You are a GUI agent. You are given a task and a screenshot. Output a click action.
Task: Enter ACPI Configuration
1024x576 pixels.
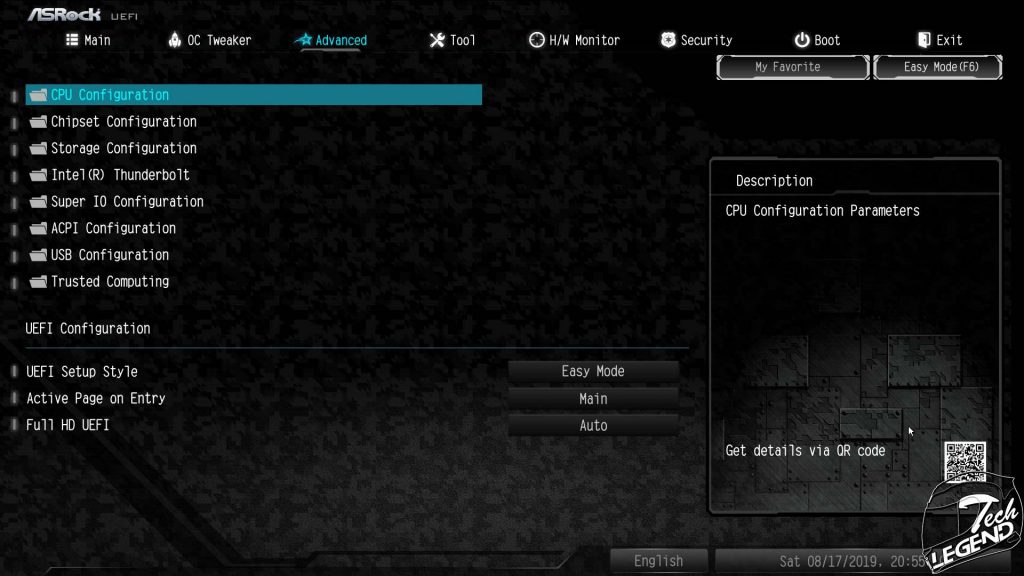pyautogui.click(x=113, y=228)
